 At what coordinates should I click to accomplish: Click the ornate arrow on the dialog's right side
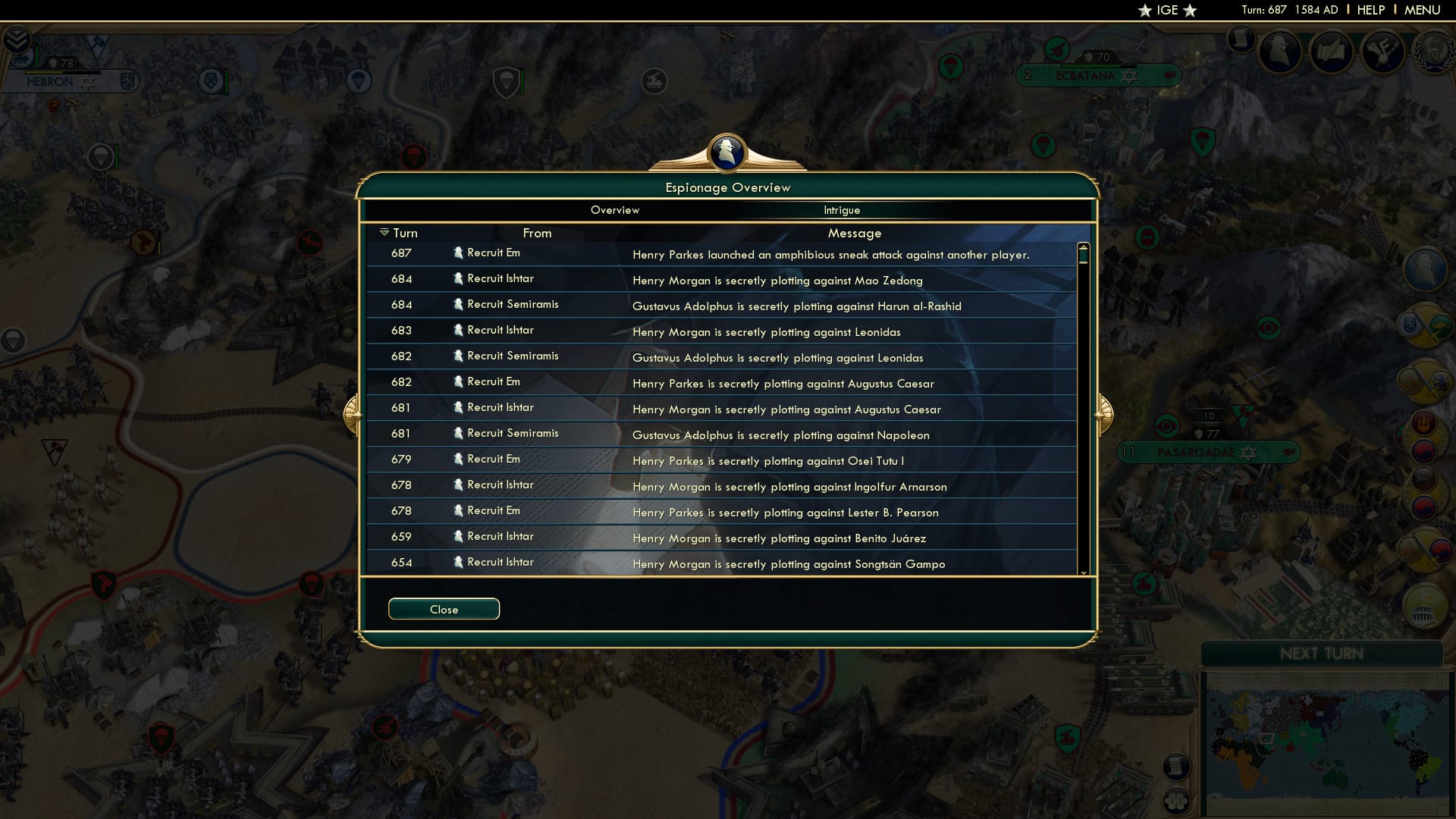coord(1106,413)
